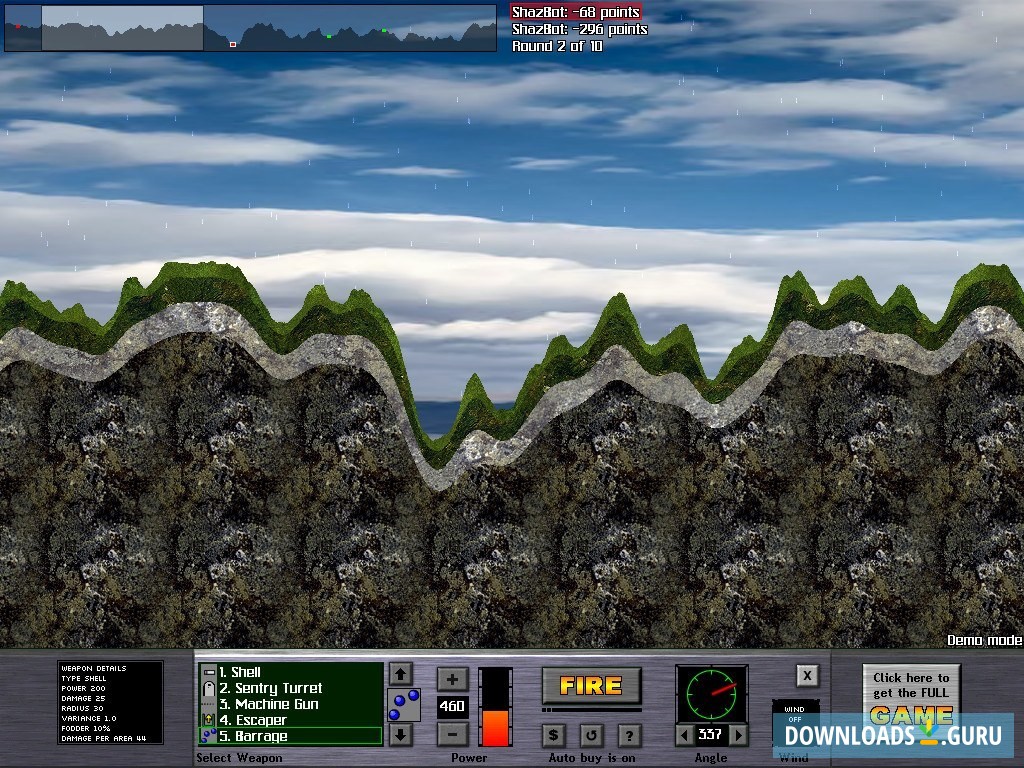Click here to get the FULL GAME
1024x768 pixels.
pyautogui.click(x=911, y=695)
